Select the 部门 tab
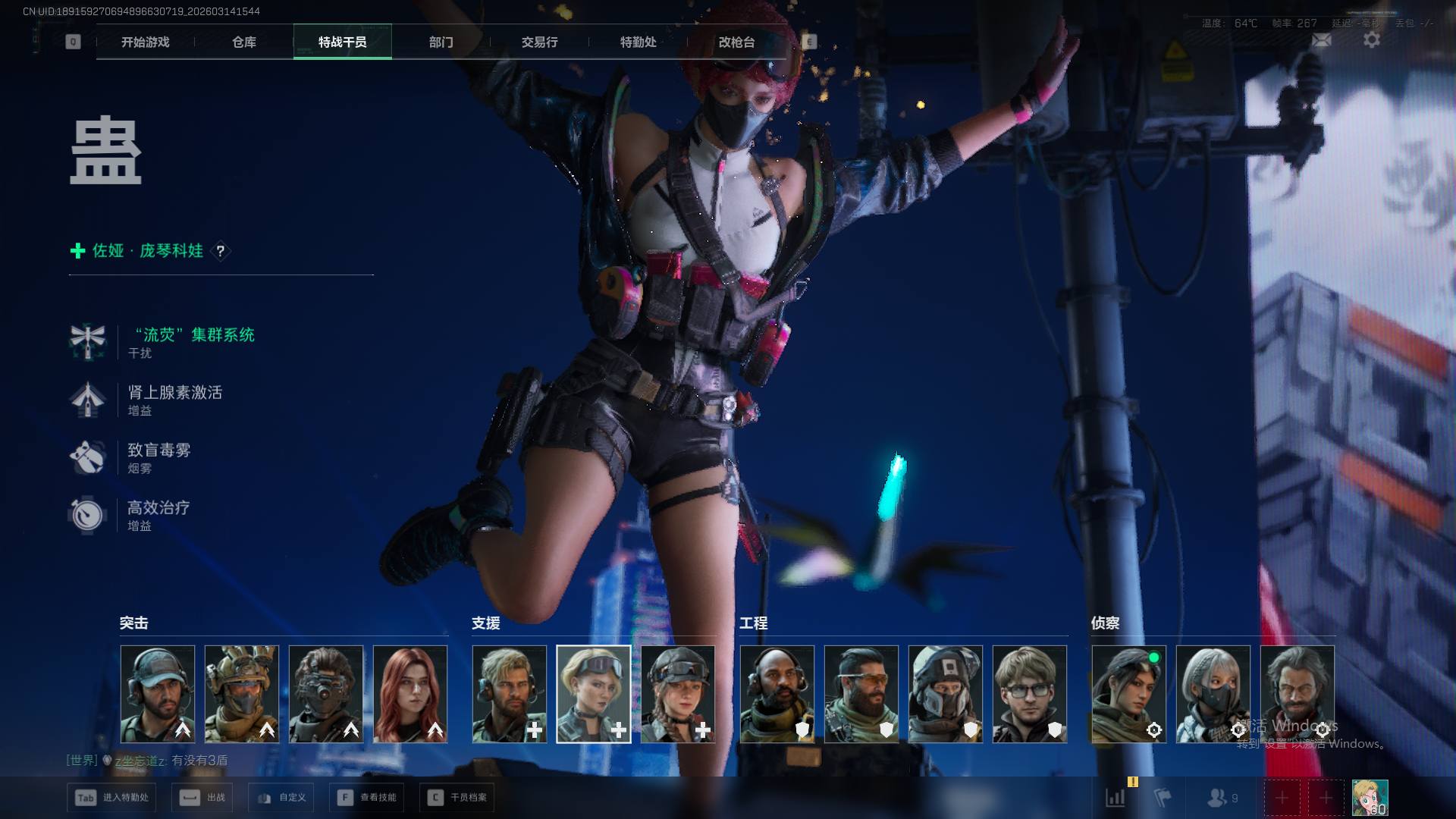Image resolution: width=1456 pixels, height=819 pixels. pos(441,42)
